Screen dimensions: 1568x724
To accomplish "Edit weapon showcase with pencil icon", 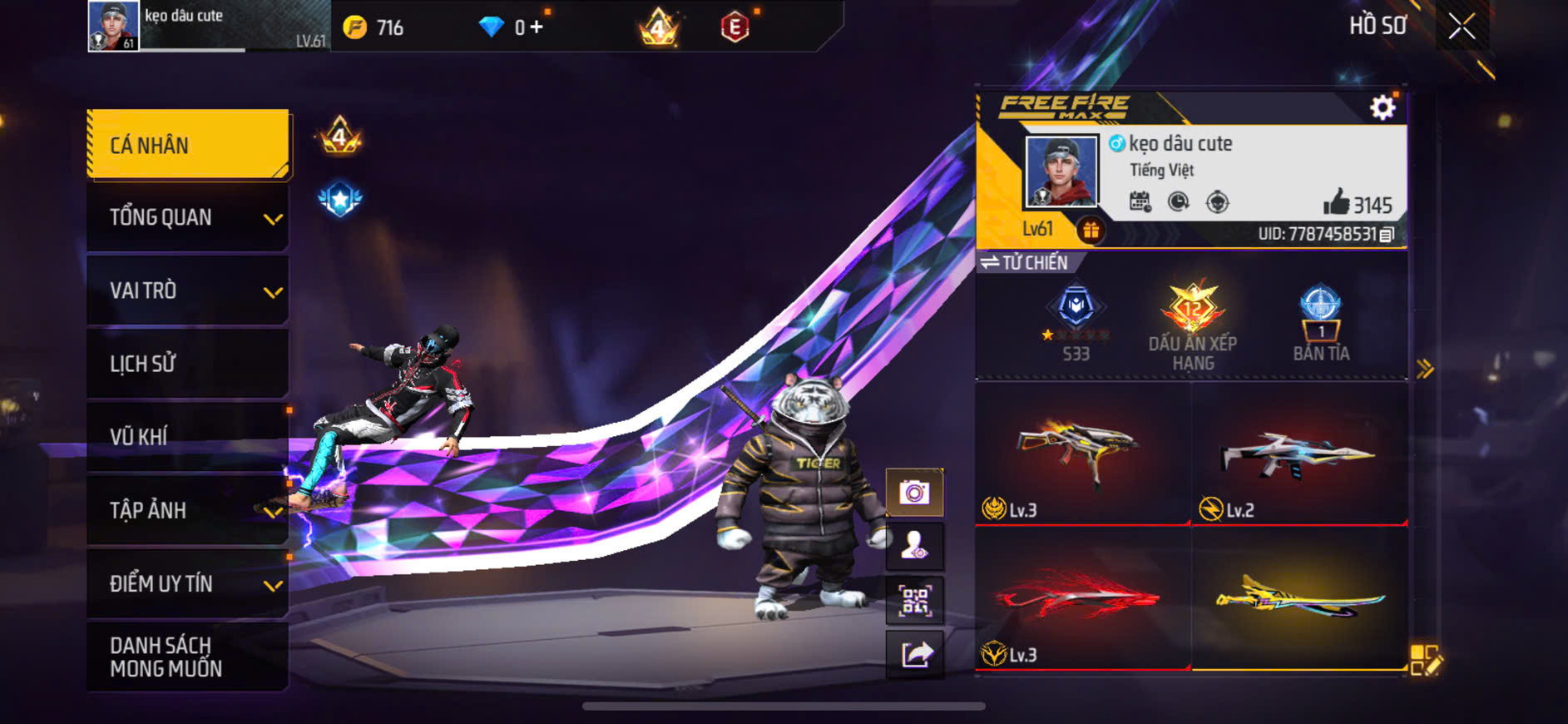I will (x=1426, y=659).
